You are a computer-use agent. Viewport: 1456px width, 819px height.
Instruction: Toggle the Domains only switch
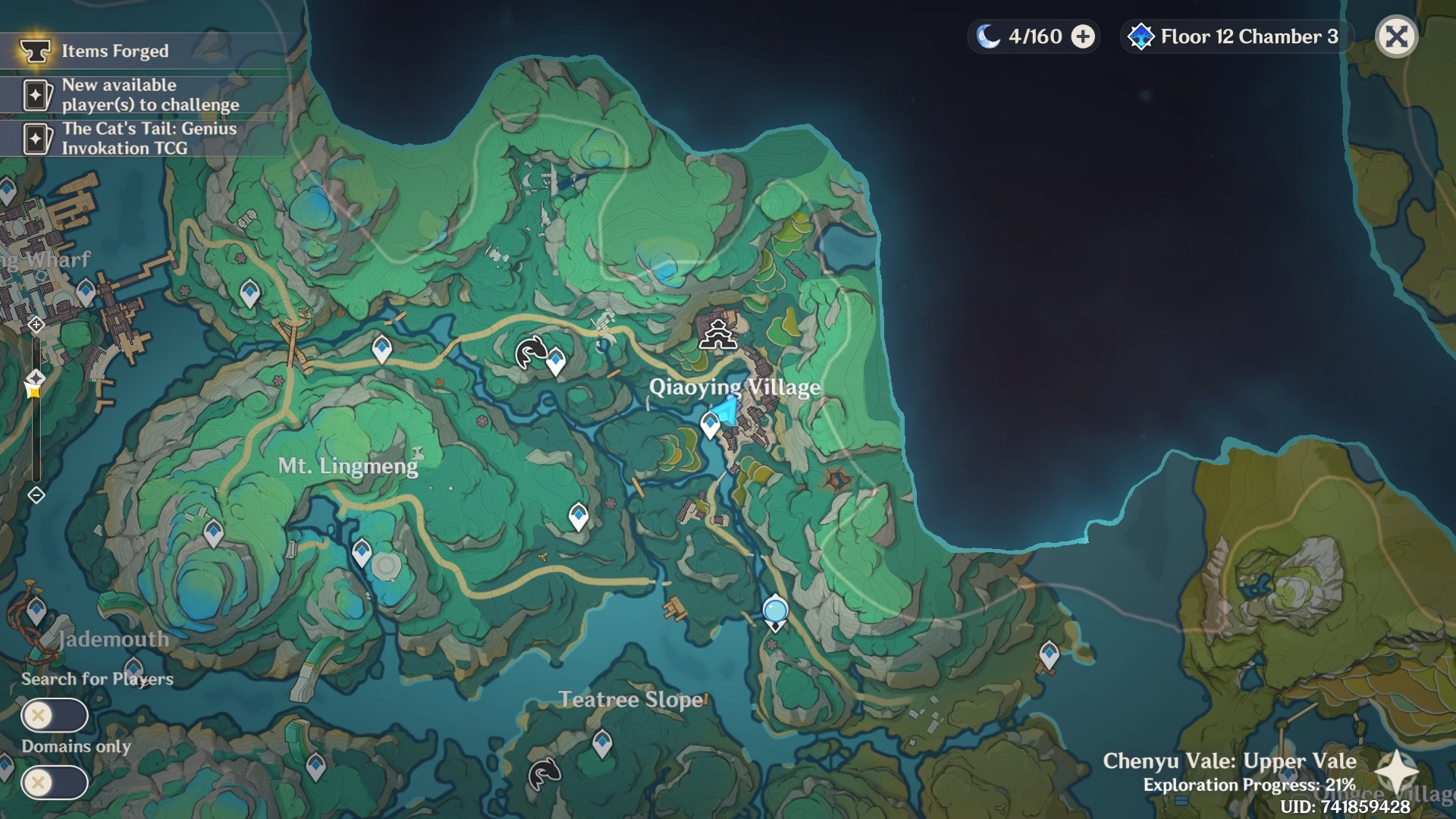[55, 783]
